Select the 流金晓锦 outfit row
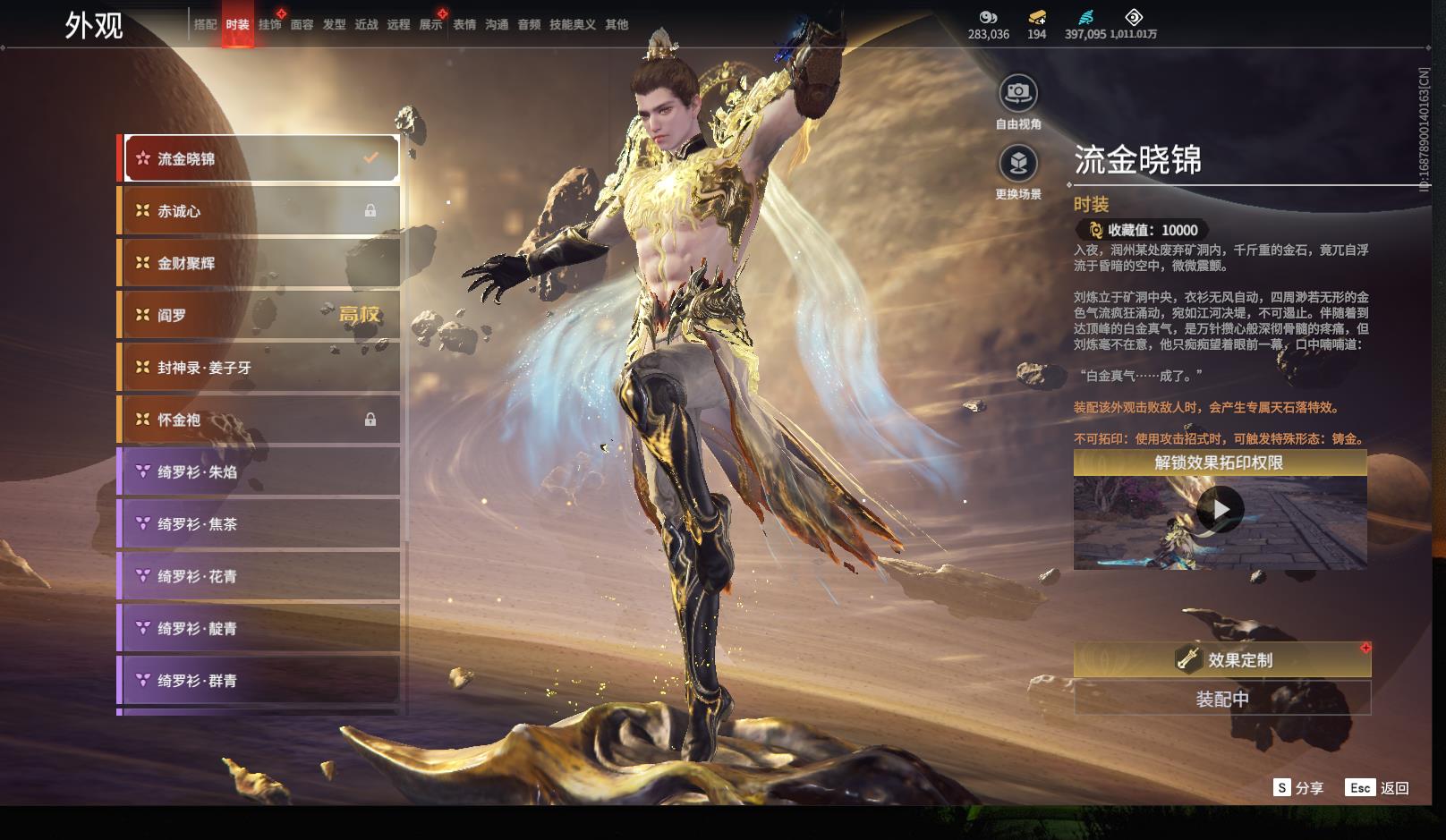 point(260,159)
